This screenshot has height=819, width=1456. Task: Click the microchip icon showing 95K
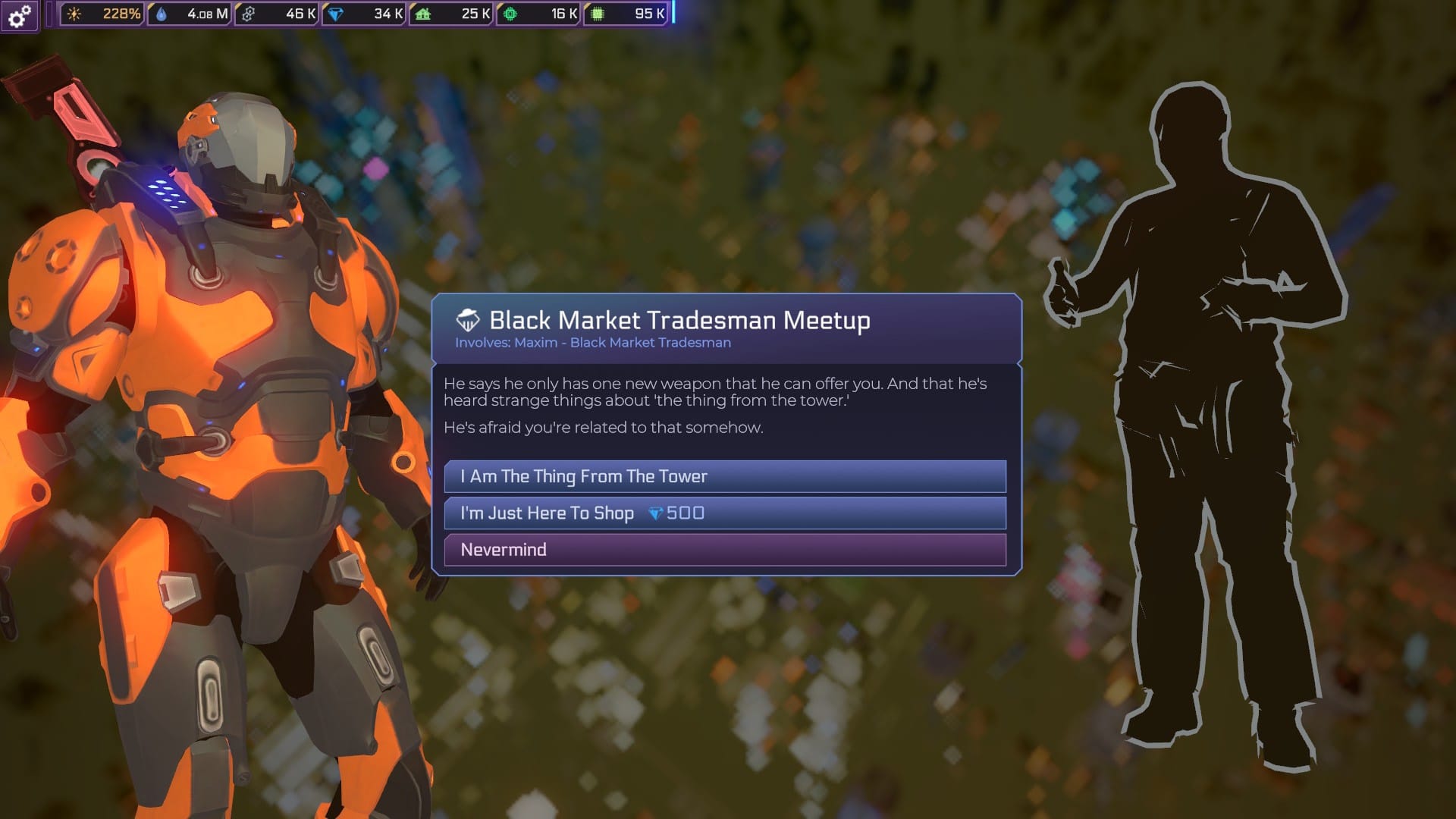[x=598, y=12]
